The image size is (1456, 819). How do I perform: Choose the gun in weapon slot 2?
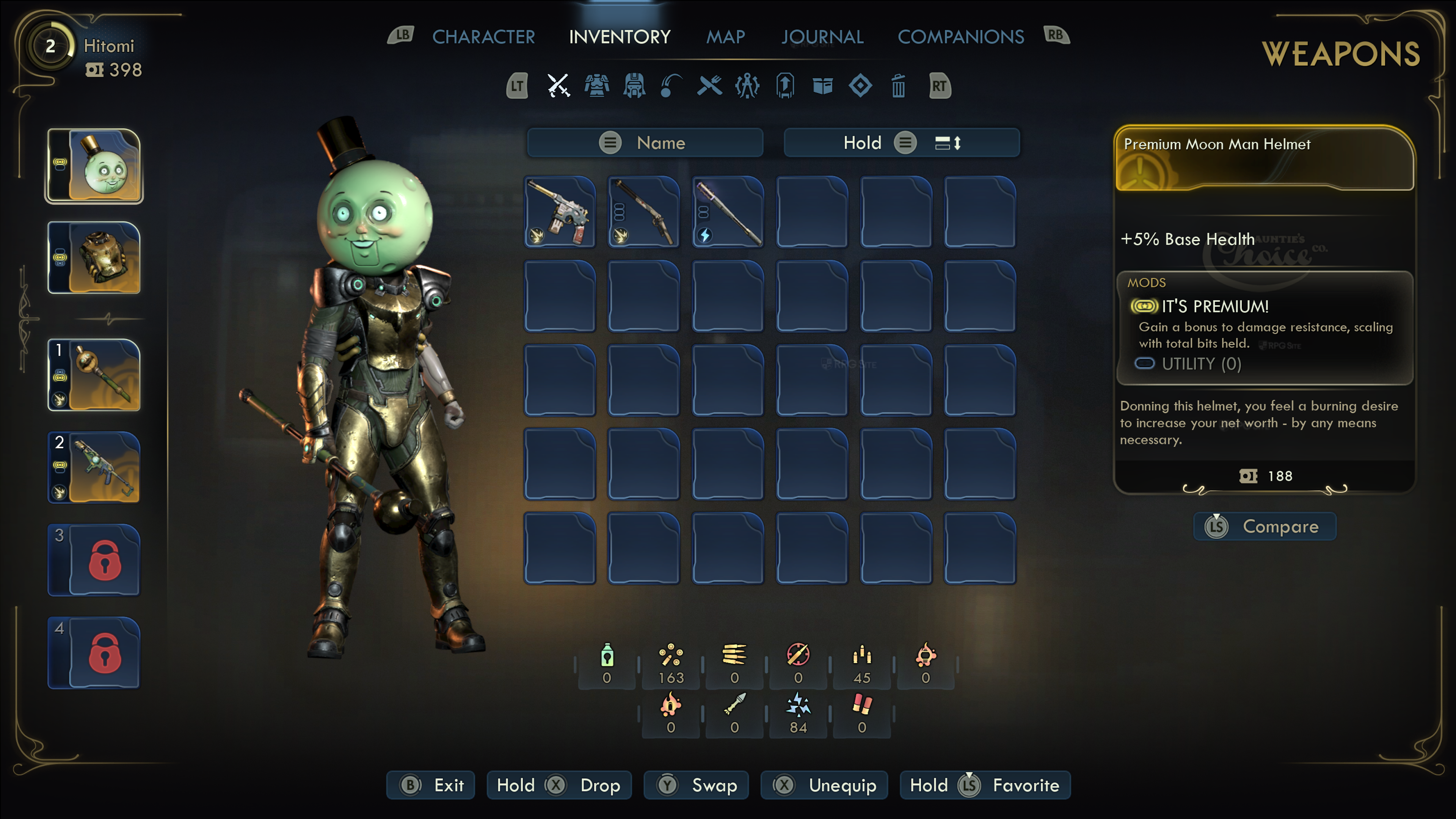(95, 467)
